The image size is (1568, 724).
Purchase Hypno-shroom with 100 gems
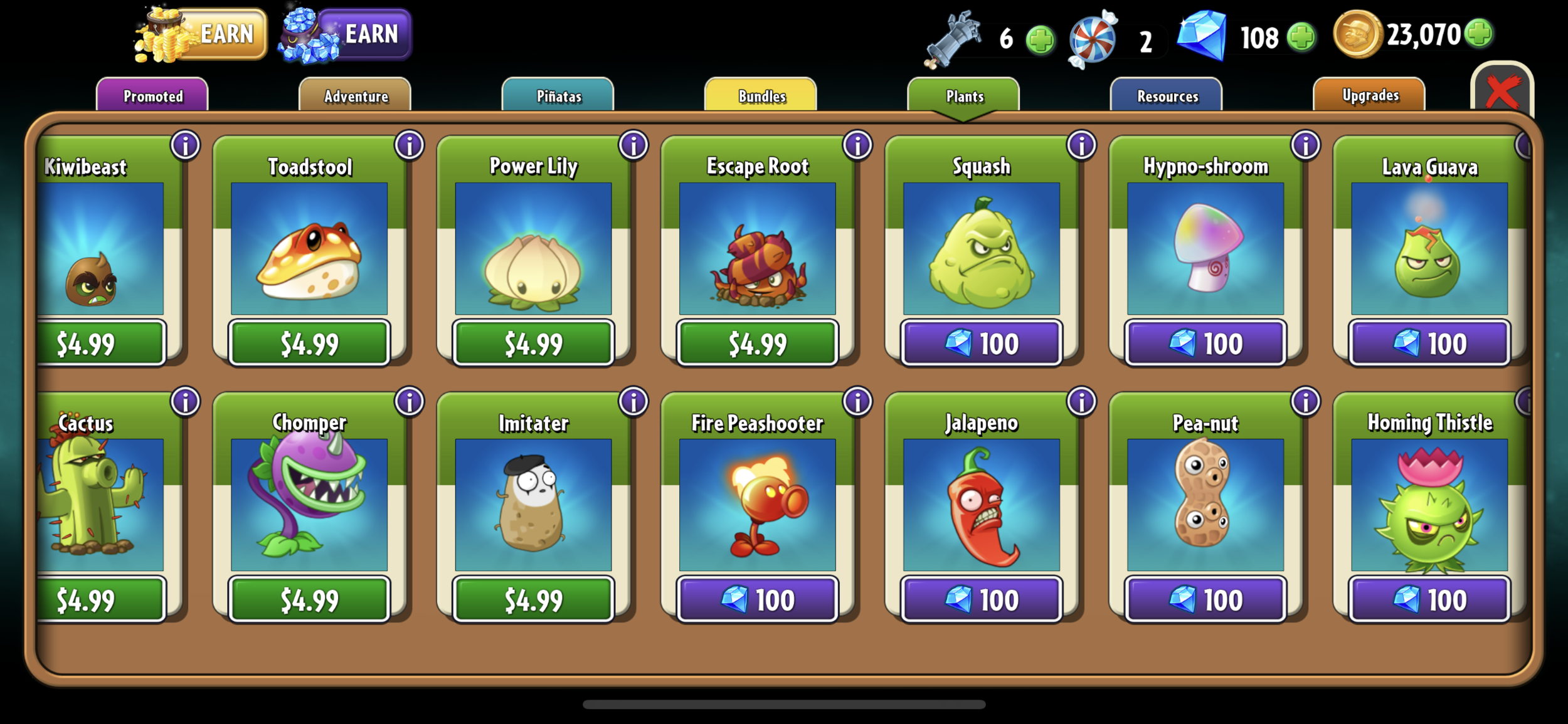tap(1205, 344)
